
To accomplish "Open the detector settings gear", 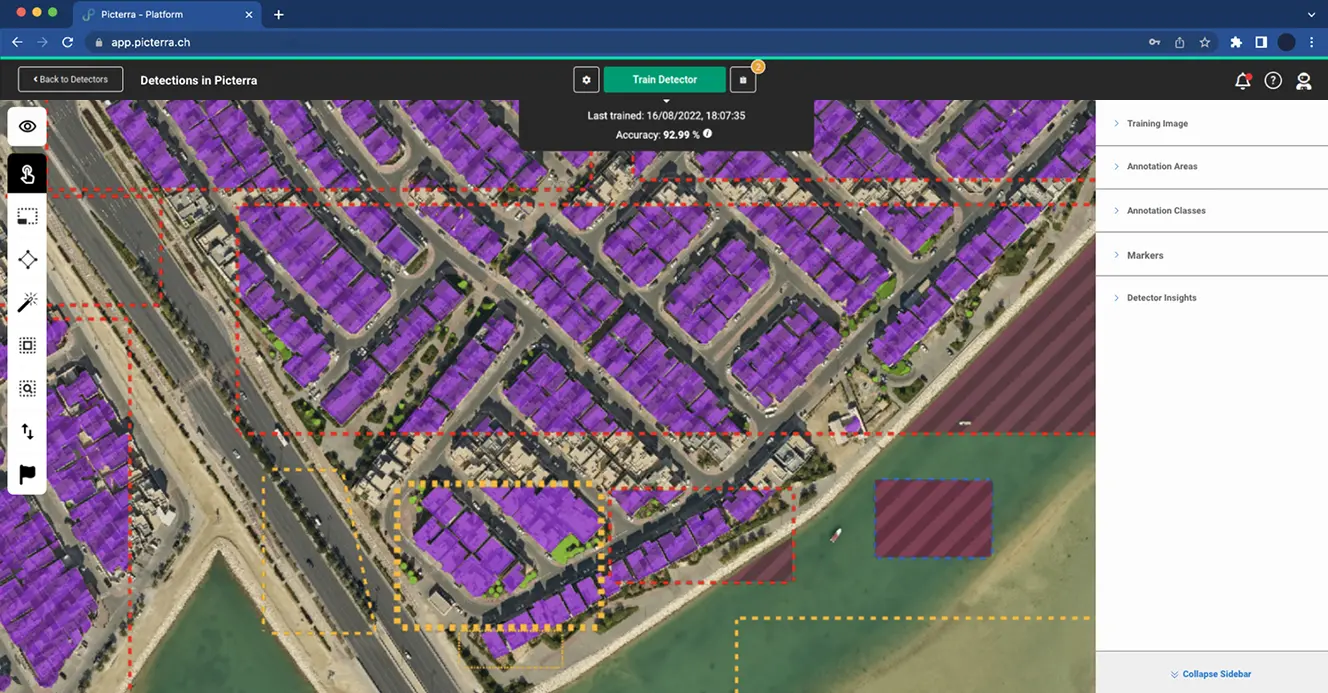I will click(x=586, y=80).
